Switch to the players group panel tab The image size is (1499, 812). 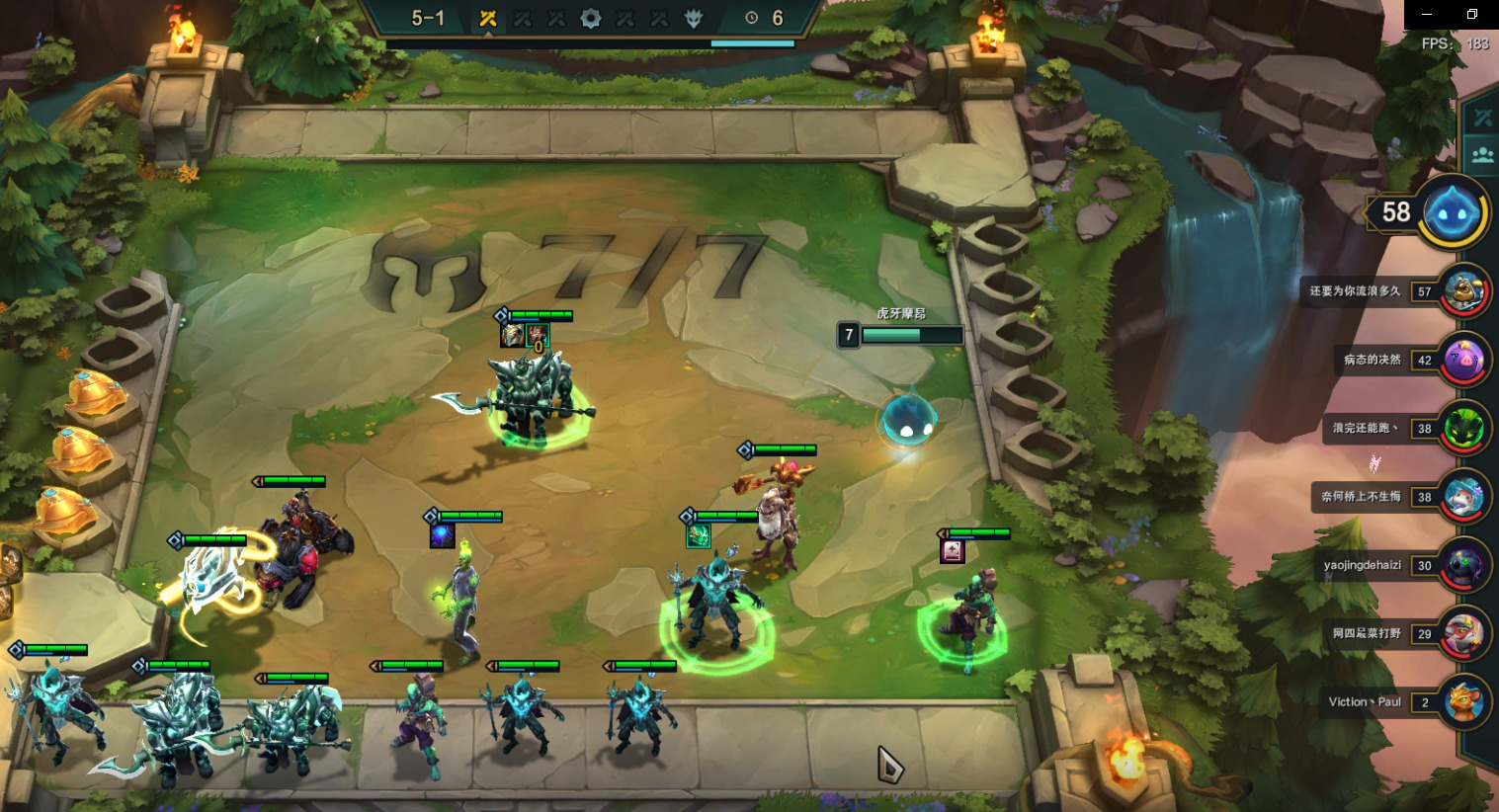pyautogui.click(x=1482, y=155)
